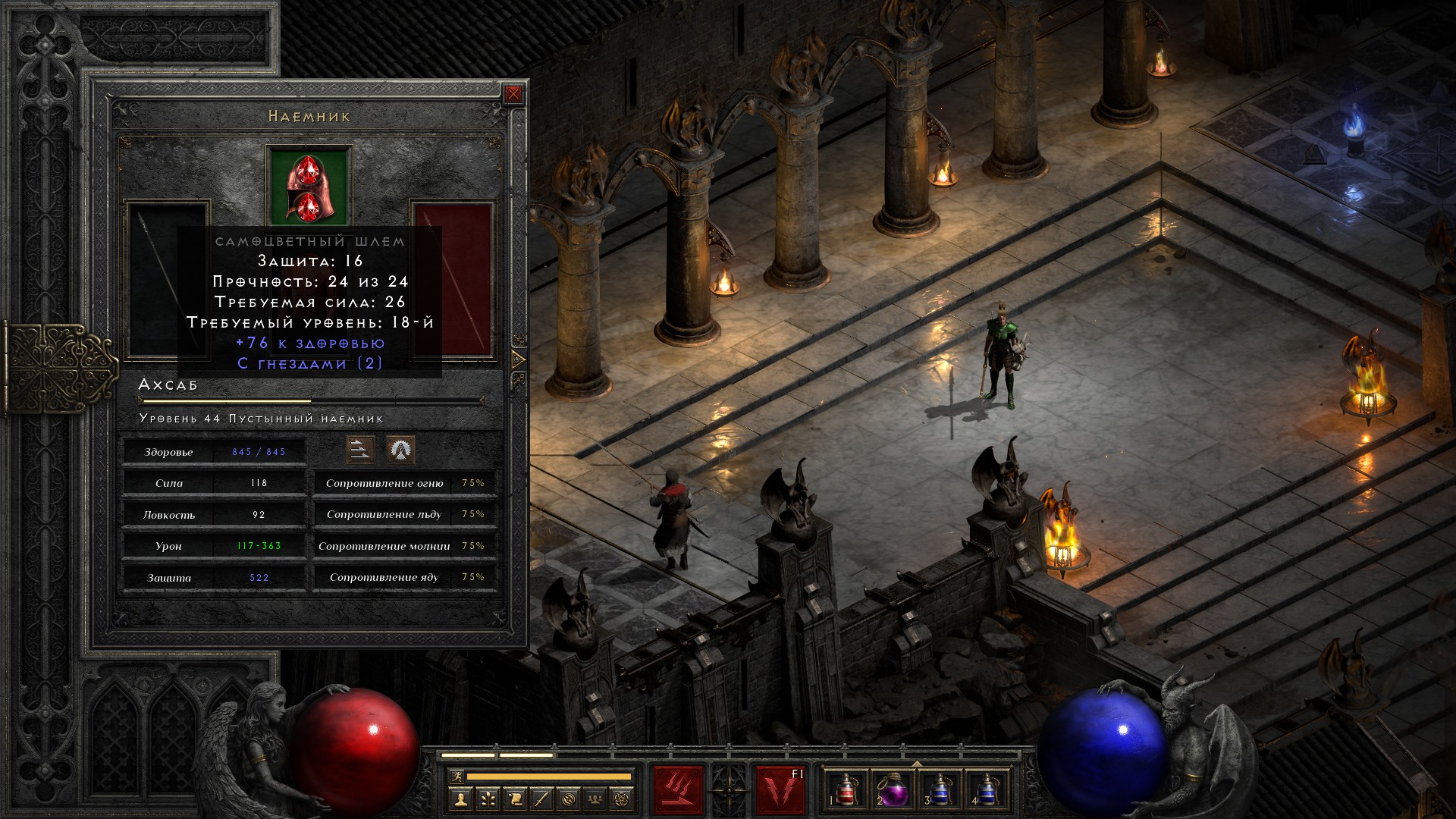Use the purple rejuvenation potion in slot 2
The width and height of the screenshot is (1456, 819).
click(893, 790)
